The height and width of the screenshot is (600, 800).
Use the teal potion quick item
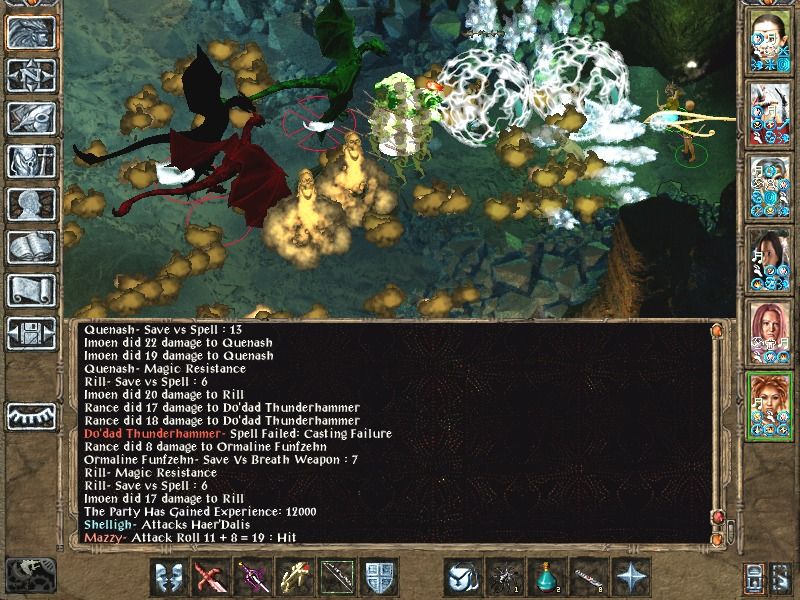coord(546,578)
